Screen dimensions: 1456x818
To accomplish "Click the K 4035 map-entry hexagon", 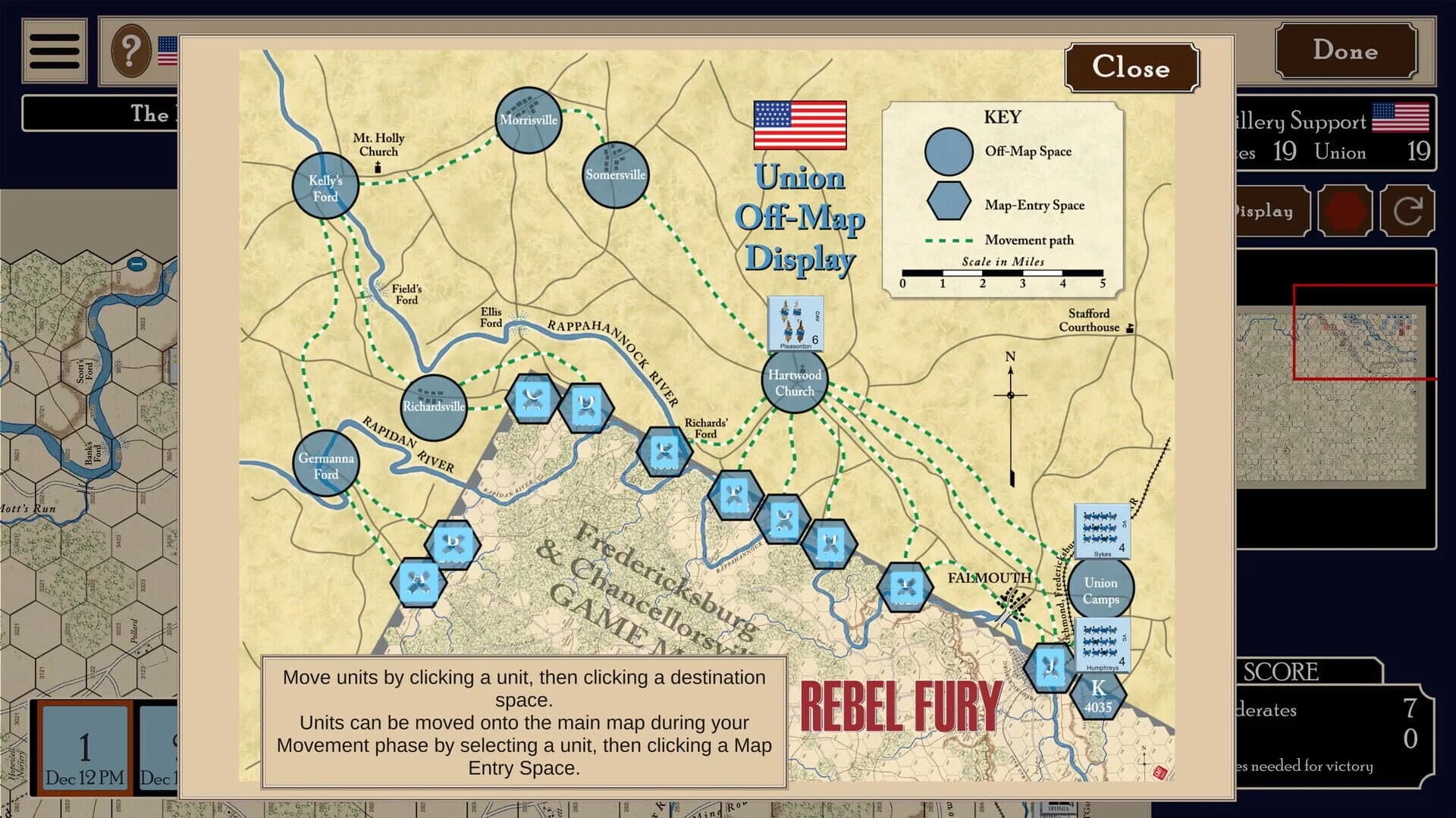I will click(x=1099, y=696).
